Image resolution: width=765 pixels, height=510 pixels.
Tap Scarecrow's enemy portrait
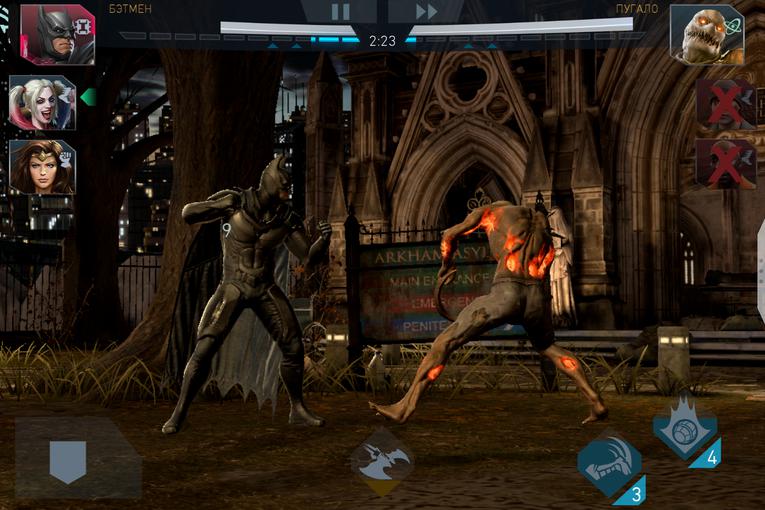pos(706,34)
